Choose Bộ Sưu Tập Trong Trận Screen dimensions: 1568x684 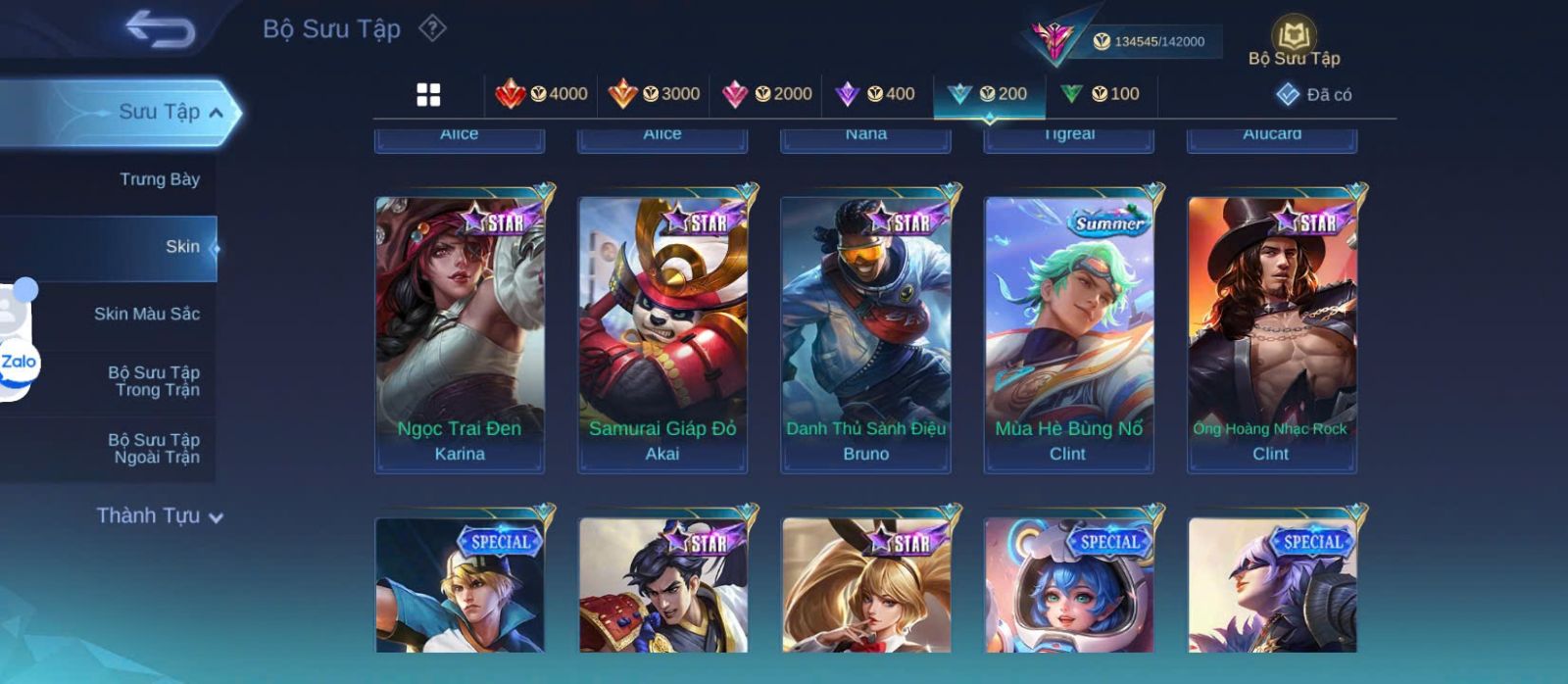tap(154, 381)
